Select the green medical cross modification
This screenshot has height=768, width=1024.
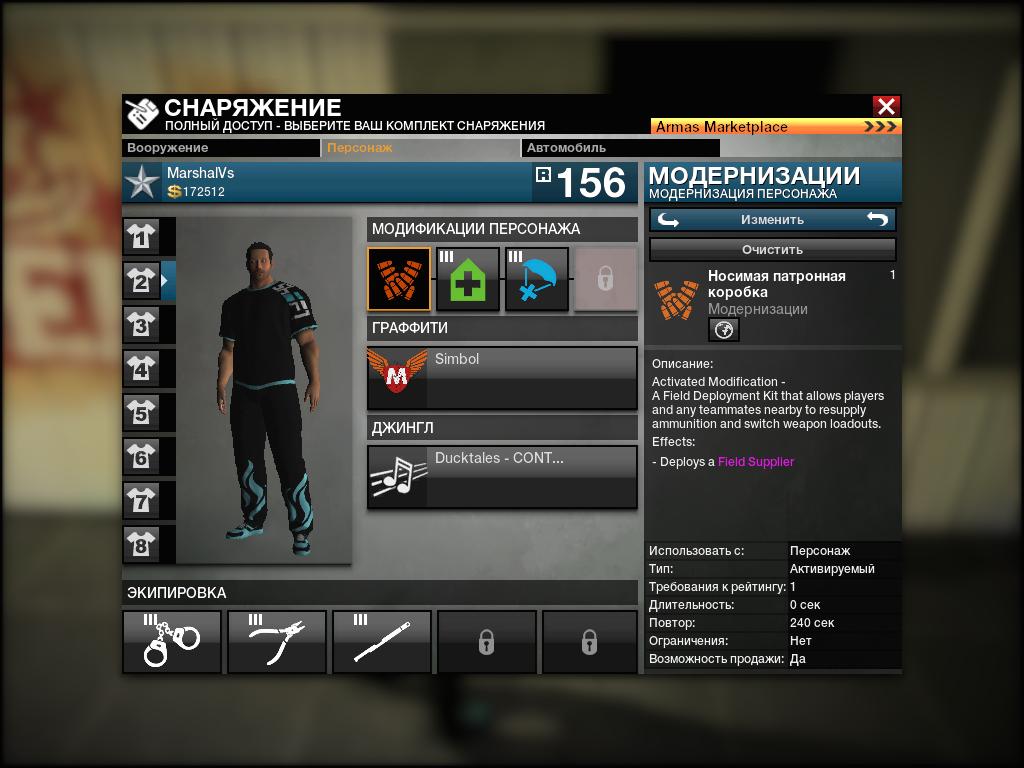click(468, 279)
